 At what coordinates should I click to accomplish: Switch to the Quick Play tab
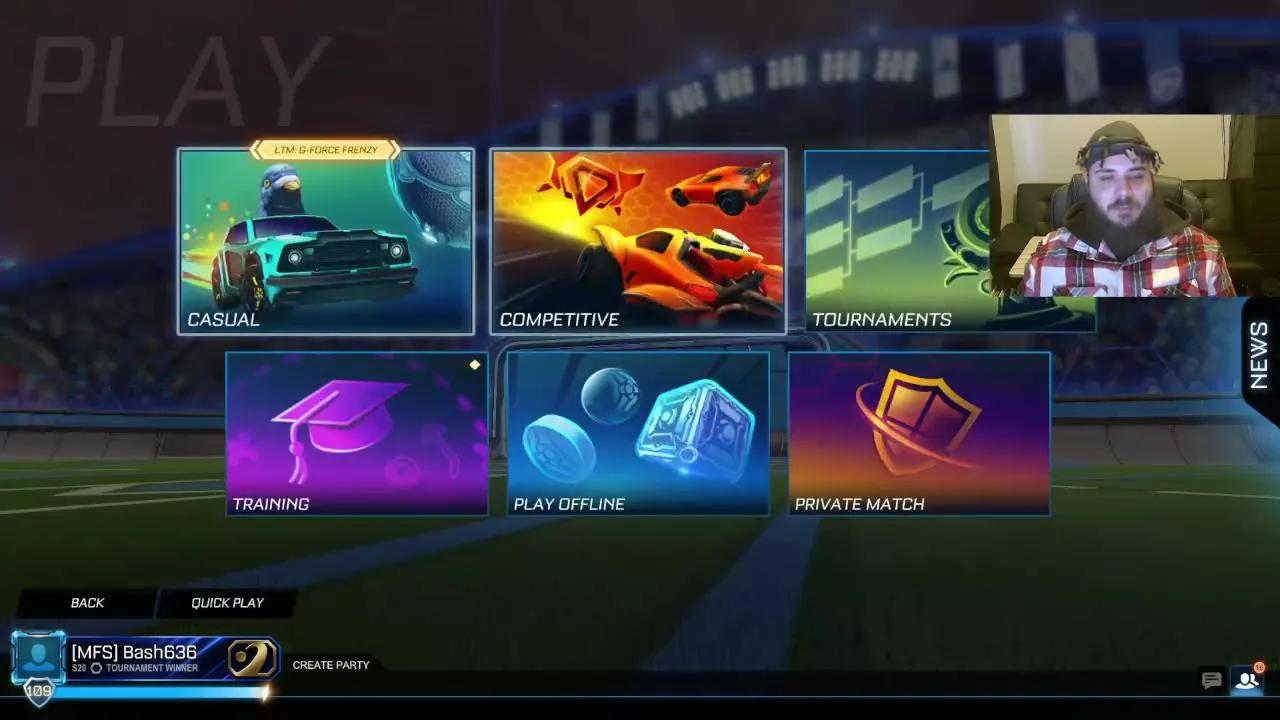click(x=226, y=602)
